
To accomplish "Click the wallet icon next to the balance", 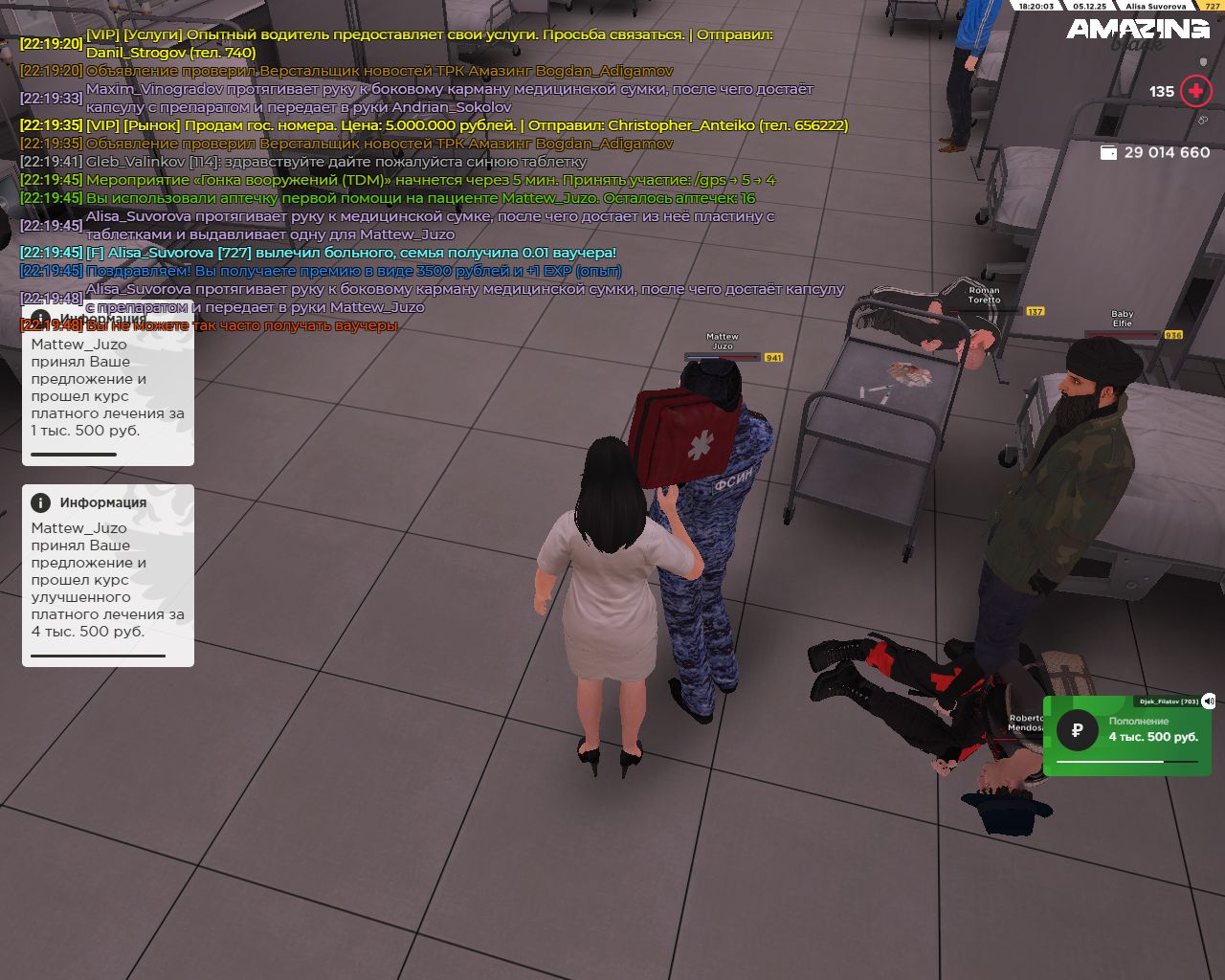I will click(x=1108, y=153).
